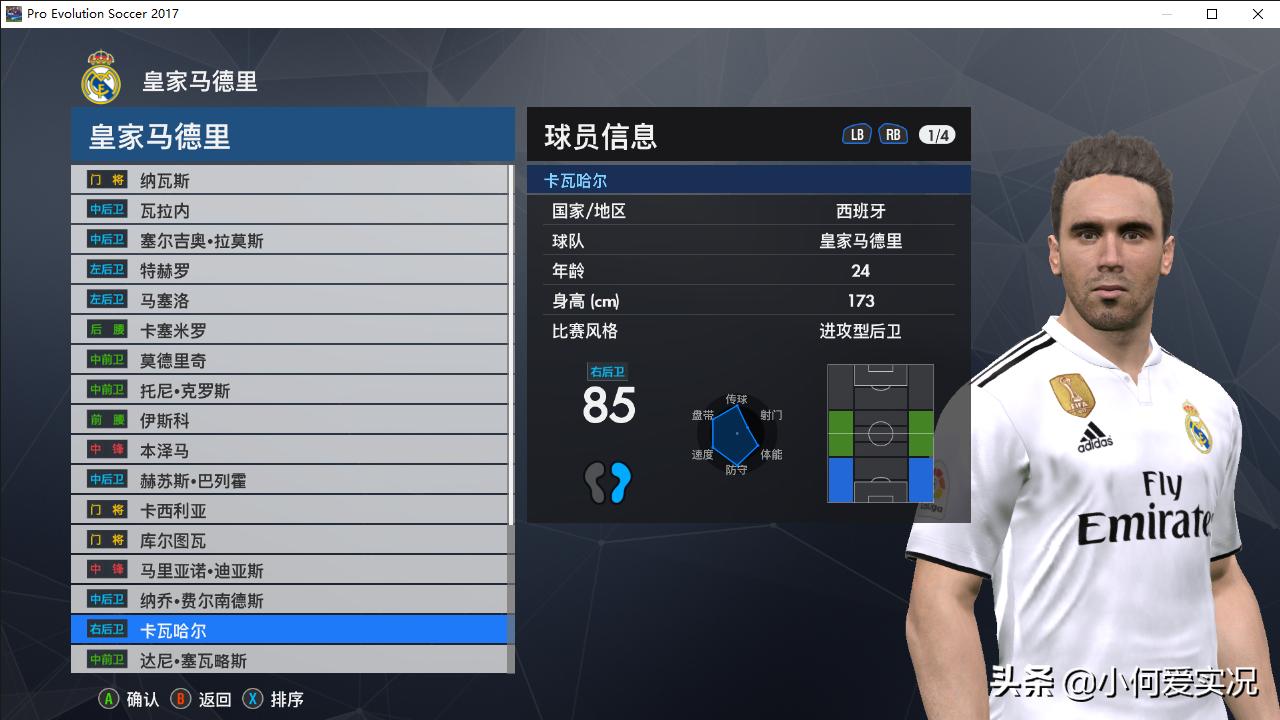Click the red B return button icon
The width and height of the screenshot is (1280, 720).
(182, 699)
